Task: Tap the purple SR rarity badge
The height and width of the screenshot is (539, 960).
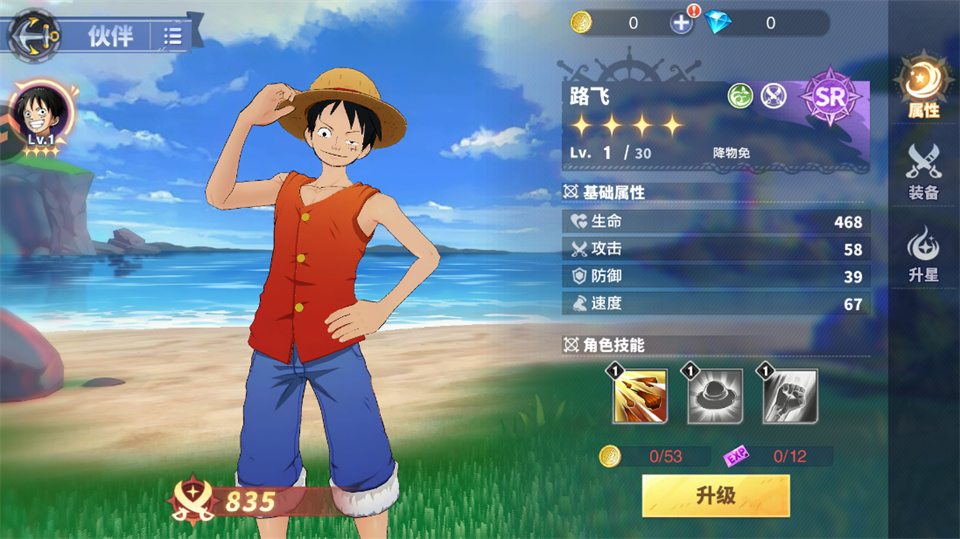Action: point(830,97)
